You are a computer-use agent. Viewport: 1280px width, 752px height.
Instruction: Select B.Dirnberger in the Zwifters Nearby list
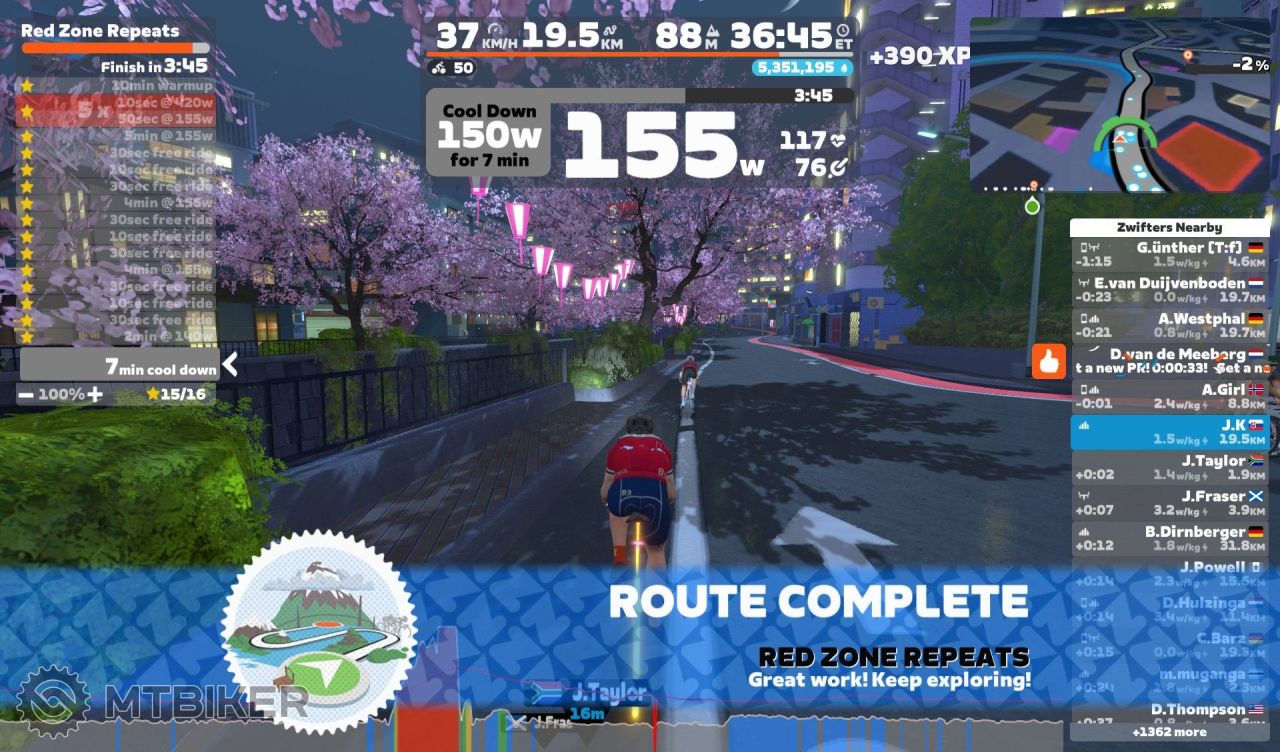pyautogui.click(x=1169, y=539)
